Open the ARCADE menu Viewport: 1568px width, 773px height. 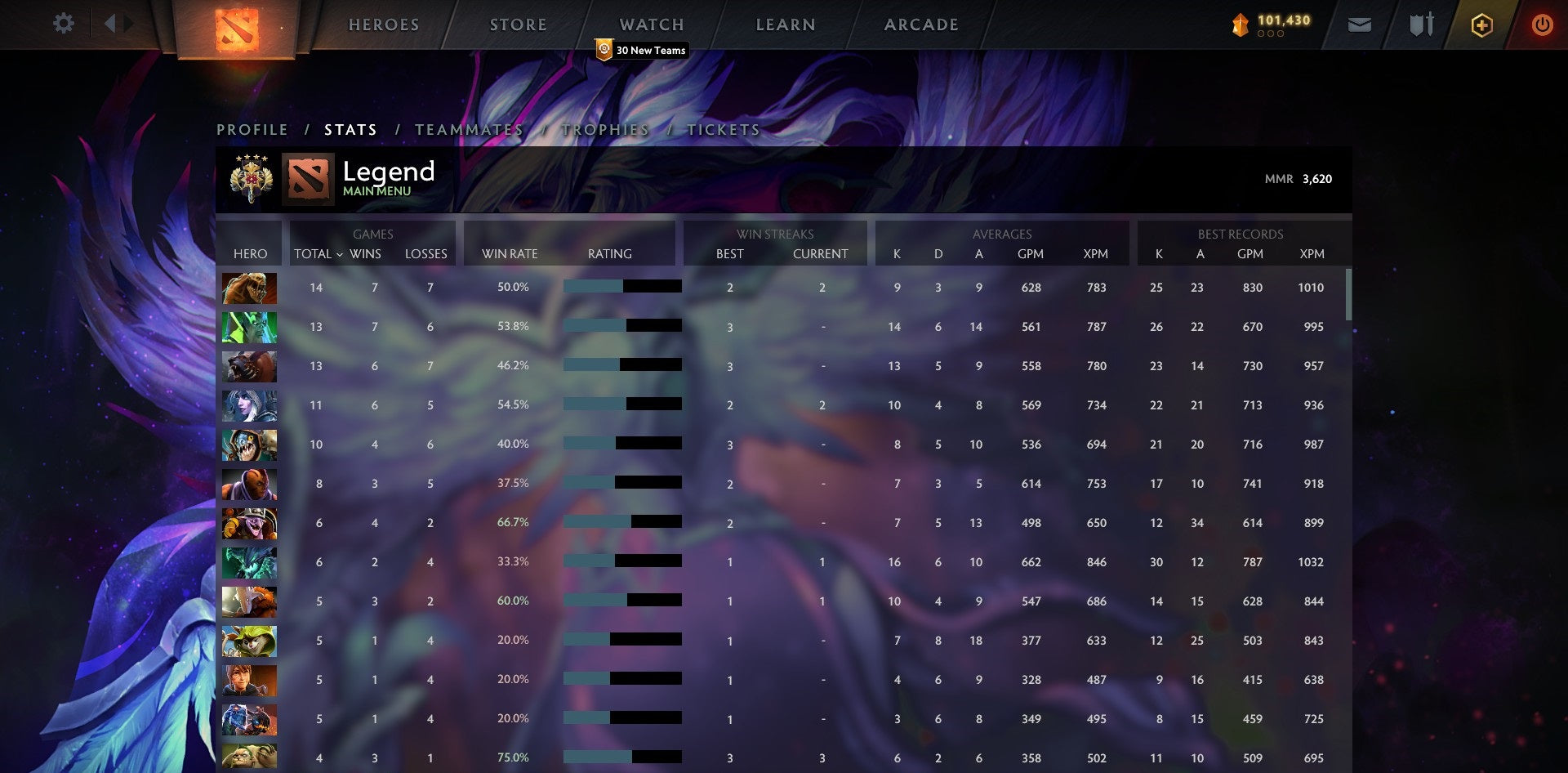[920, 24]
